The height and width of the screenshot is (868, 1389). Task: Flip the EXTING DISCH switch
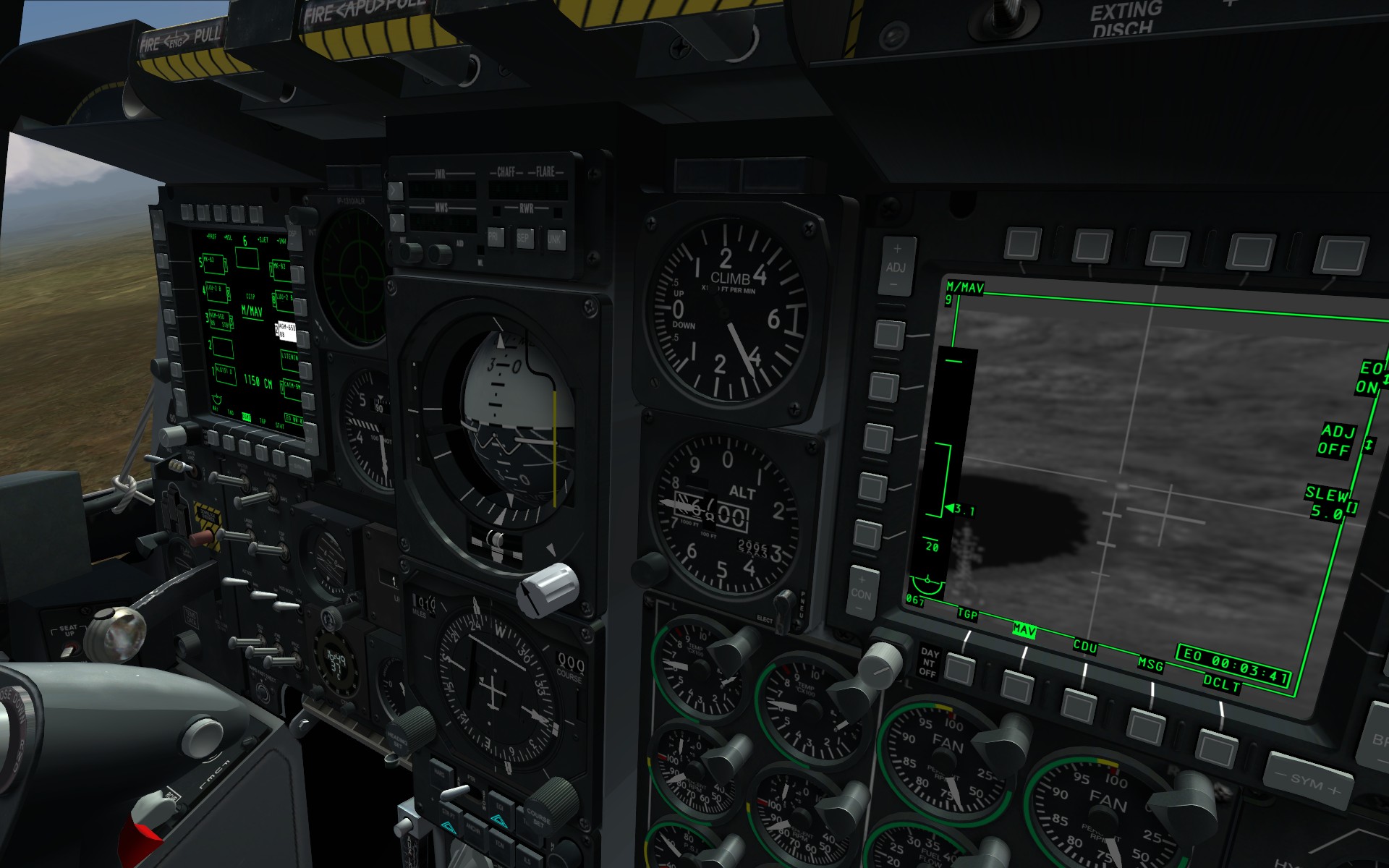coord(1006,13)
